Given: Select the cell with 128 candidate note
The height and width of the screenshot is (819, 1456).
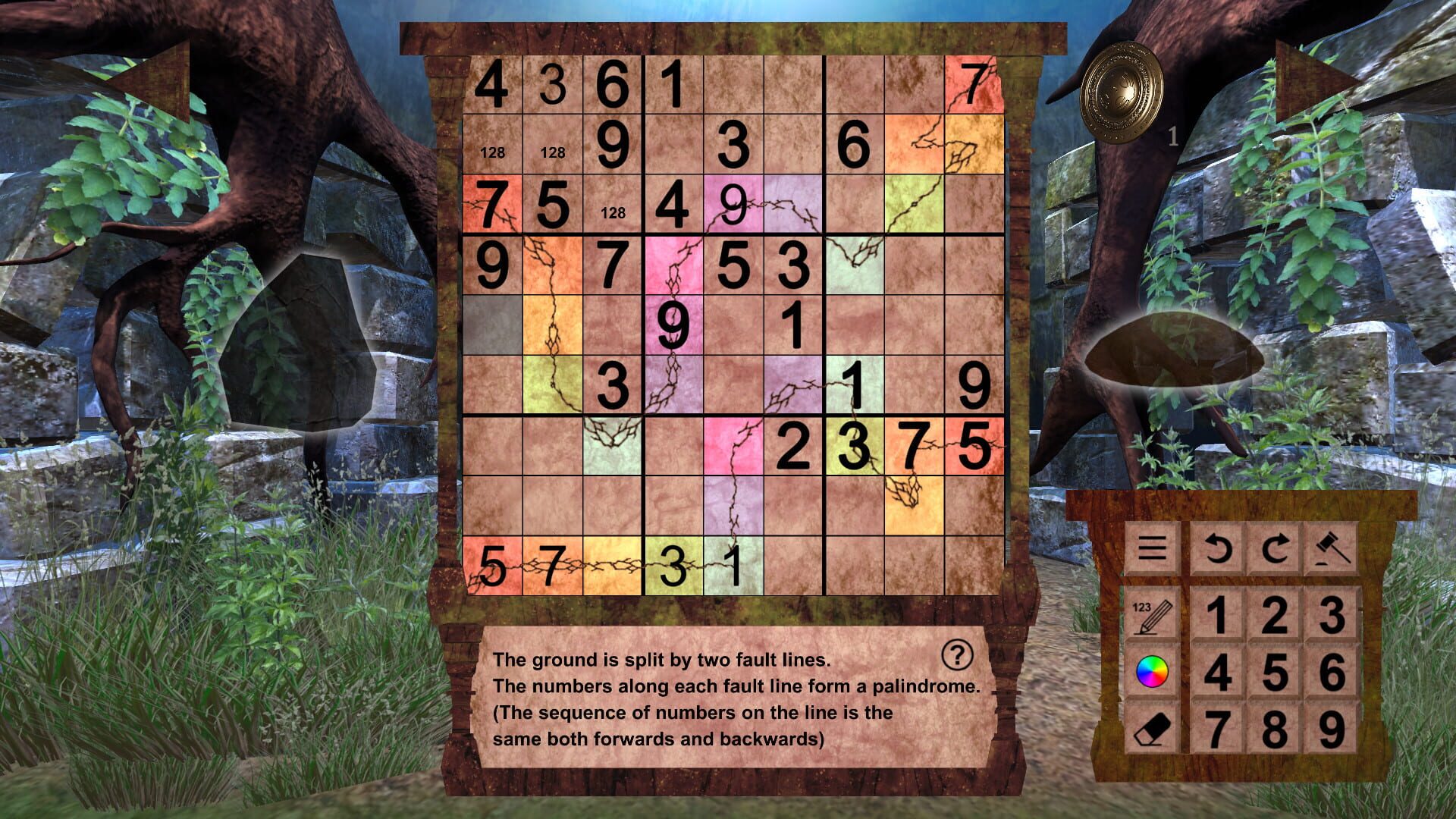Looking at the screenshot, I should pos(493,152).
